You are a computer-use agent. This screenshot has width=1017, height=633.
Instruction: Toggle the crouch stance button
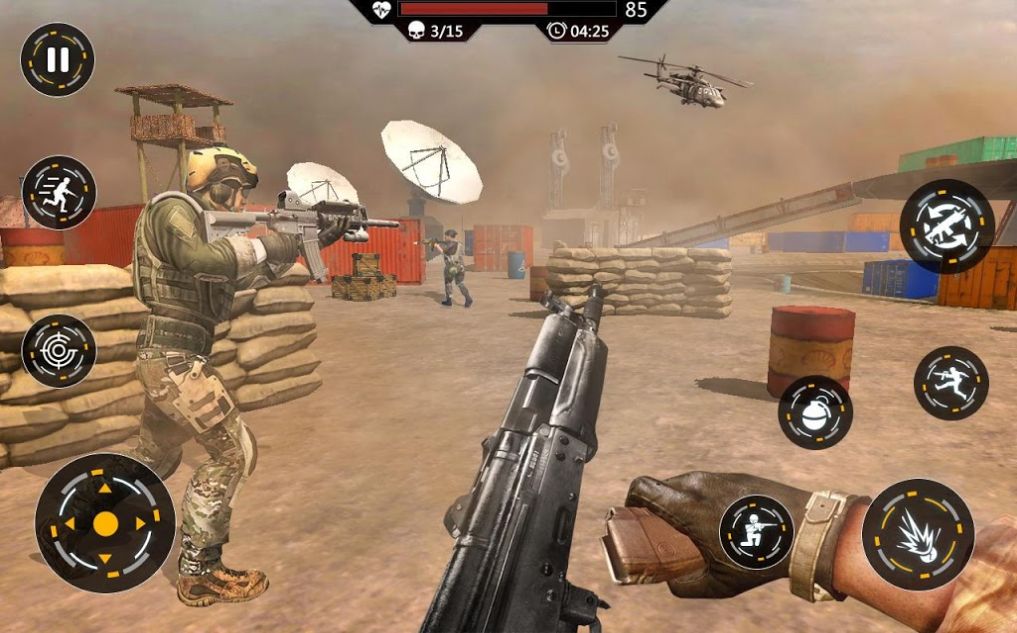point(756,532)
